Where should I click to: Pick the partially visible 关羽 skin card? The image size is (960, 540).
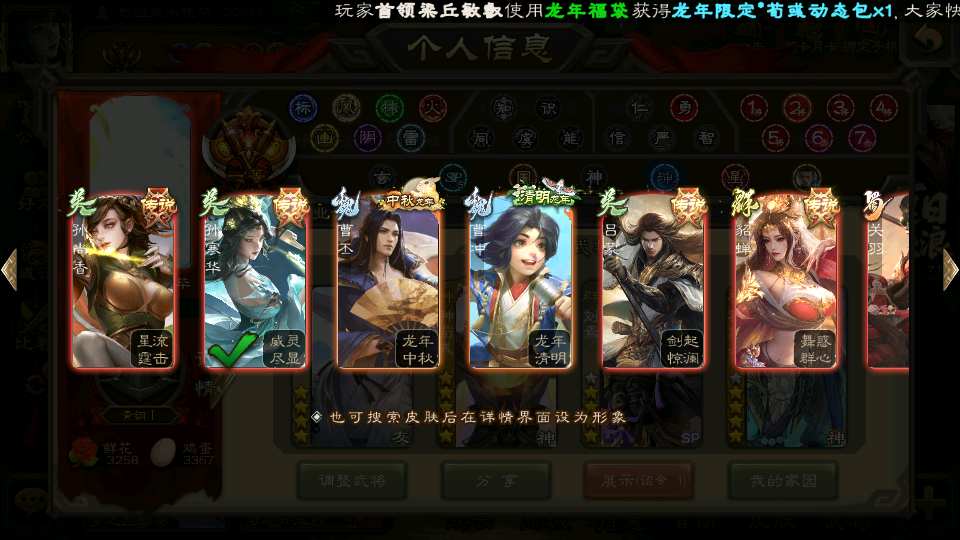click(x=888, y=281)
